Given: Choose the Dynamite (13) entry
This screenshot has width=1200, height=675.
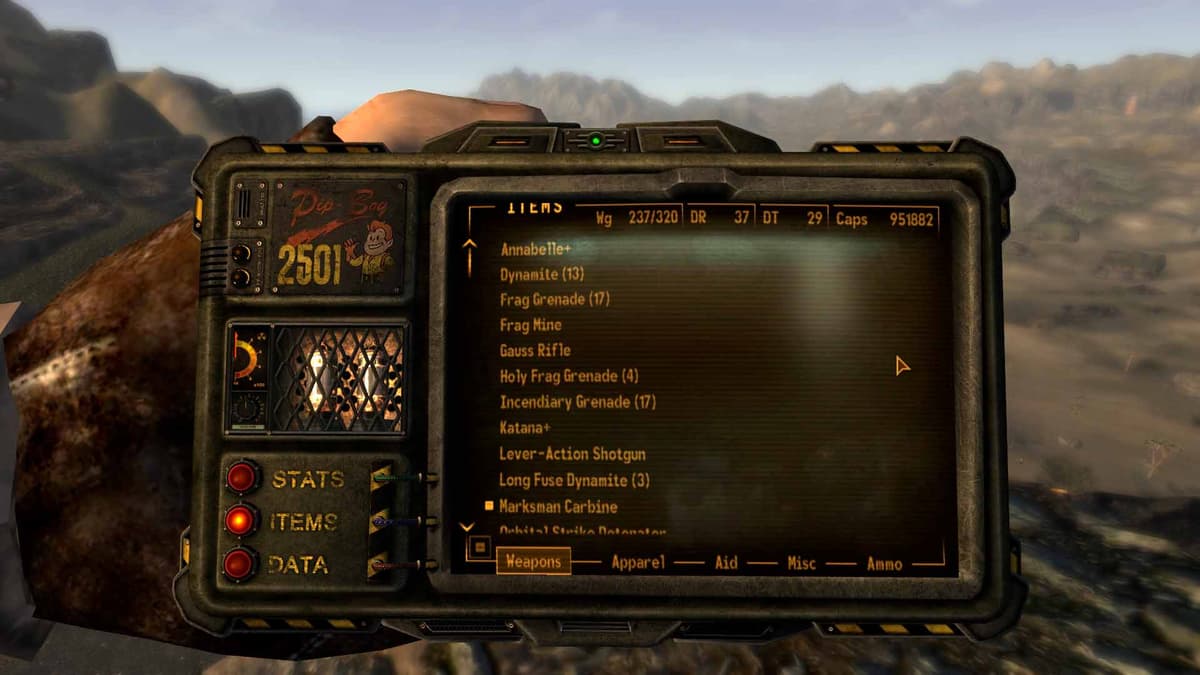Looking at the screenshot, I should coord(542,273).
